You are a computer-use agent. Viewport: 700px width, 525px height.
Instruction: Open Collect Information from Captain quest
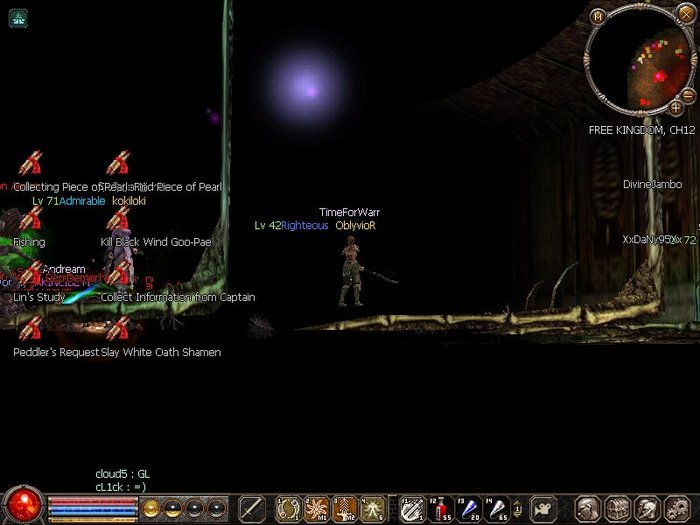coord(118,275)
